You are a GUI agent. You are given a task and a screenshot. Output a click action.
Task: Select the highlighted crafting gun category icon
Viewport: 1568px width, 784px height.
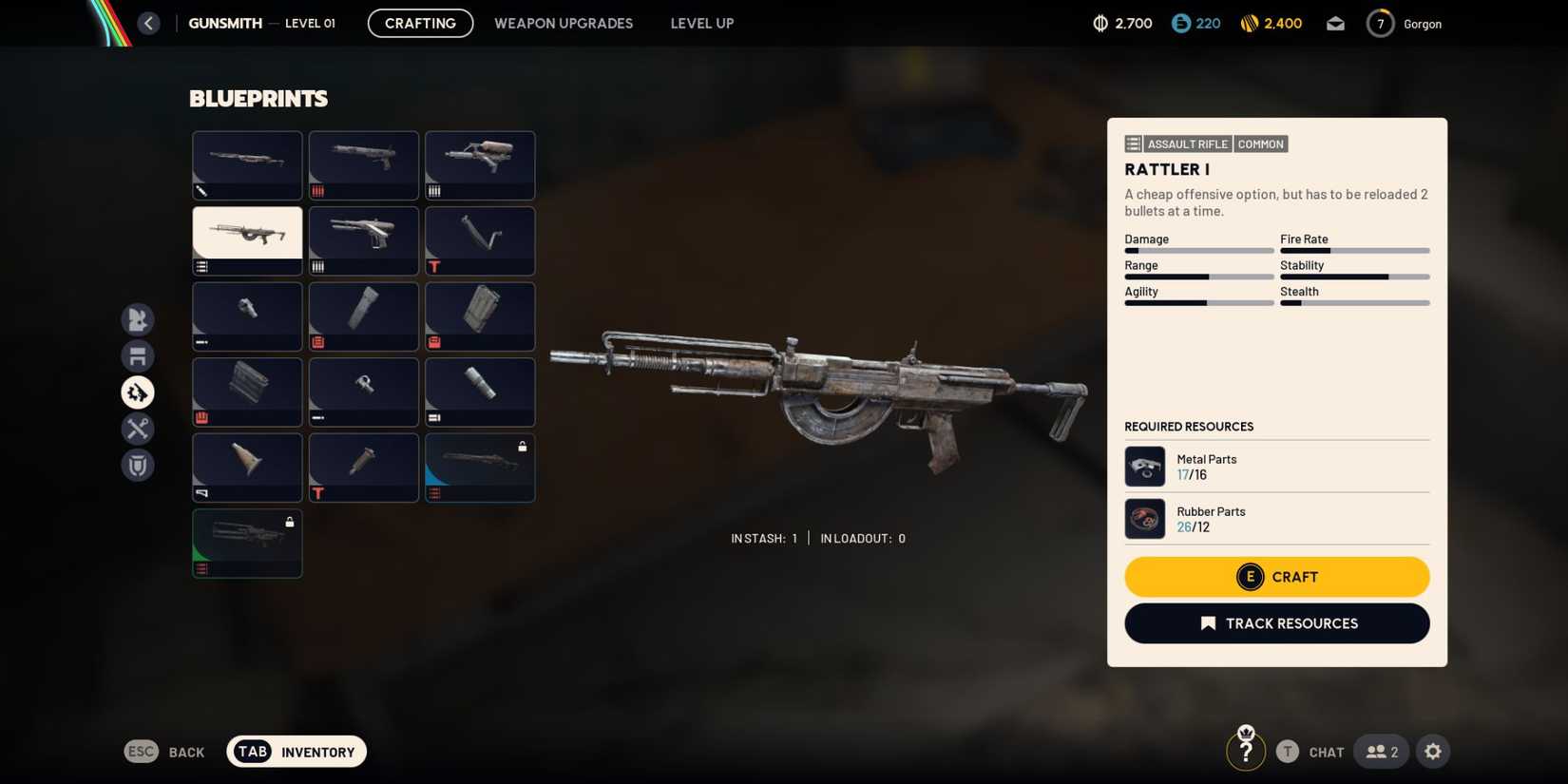[x=138, y=392]
